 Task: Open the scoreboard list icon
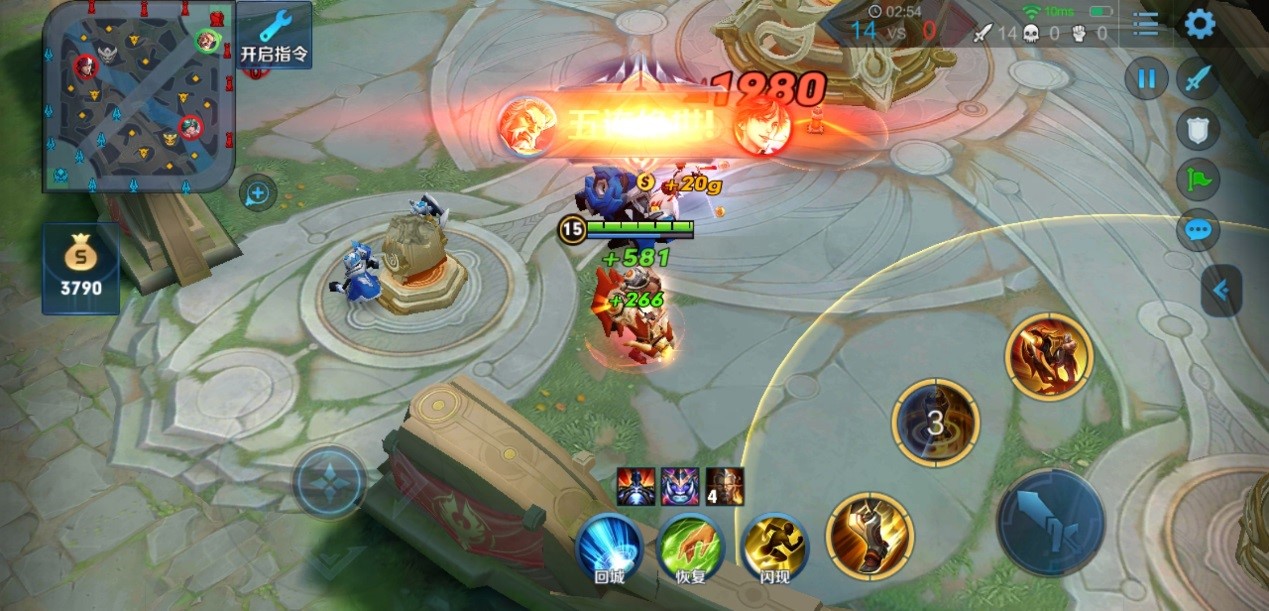[x=1146, y=24]
